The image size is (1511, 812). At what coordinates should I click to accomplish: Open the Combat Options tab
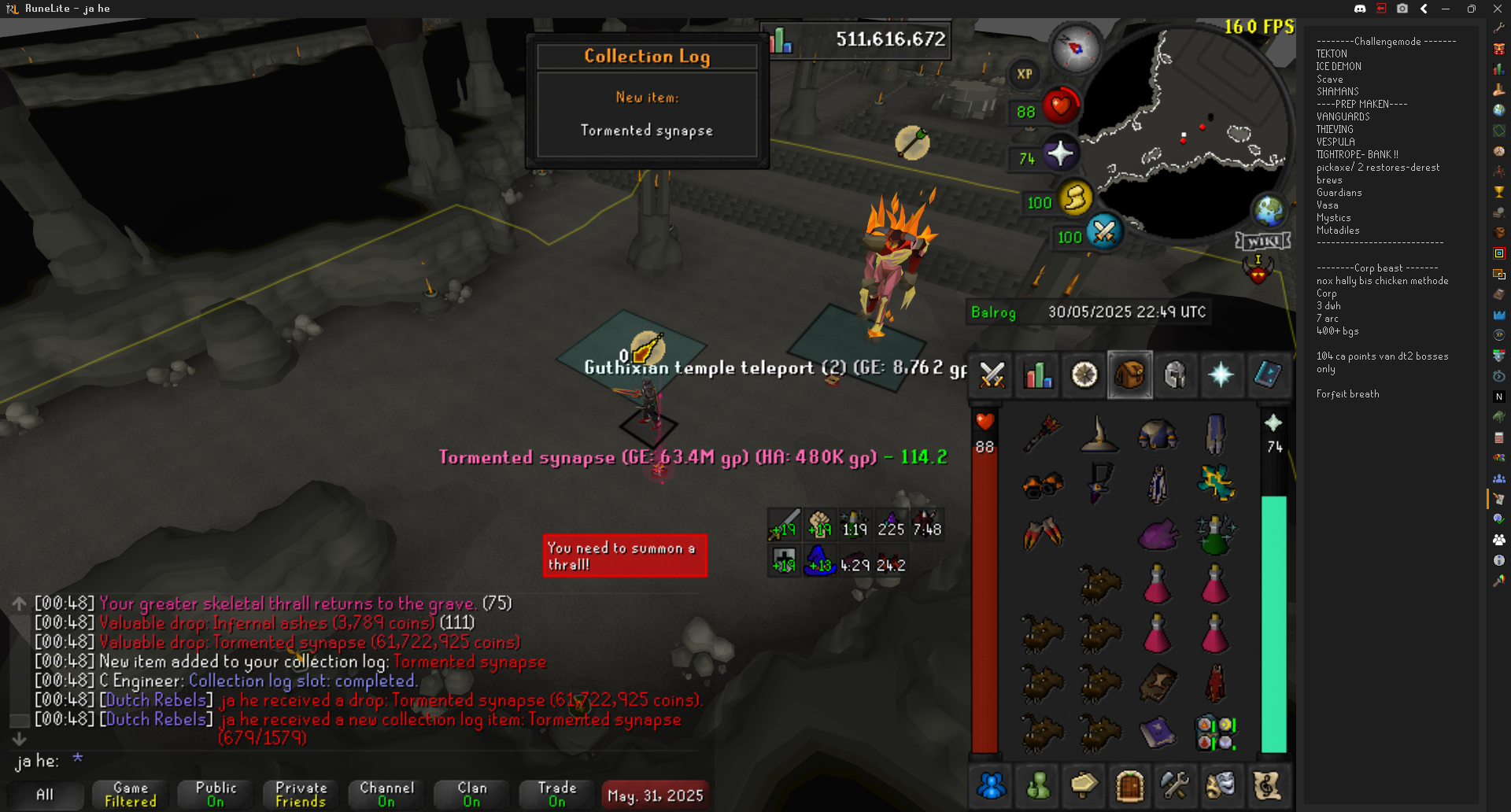992,375
